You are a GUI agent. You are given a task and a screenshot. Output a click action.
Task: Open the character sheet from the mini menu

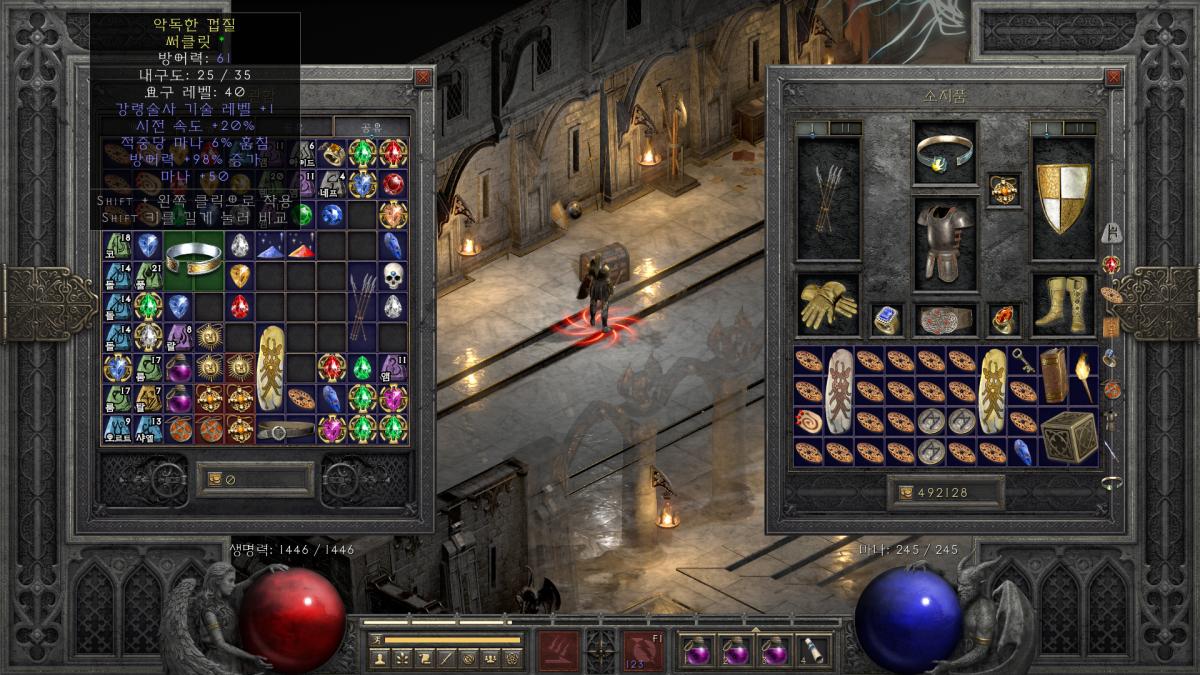click(x=379, y=658)
